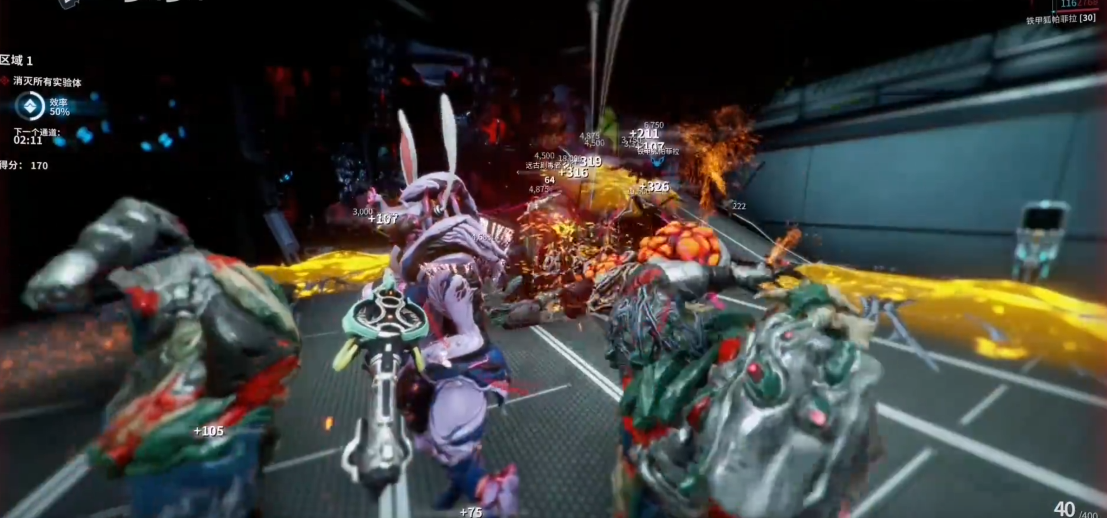Select the 消灭所有实验体 objective tracker

tap(52, 81)
